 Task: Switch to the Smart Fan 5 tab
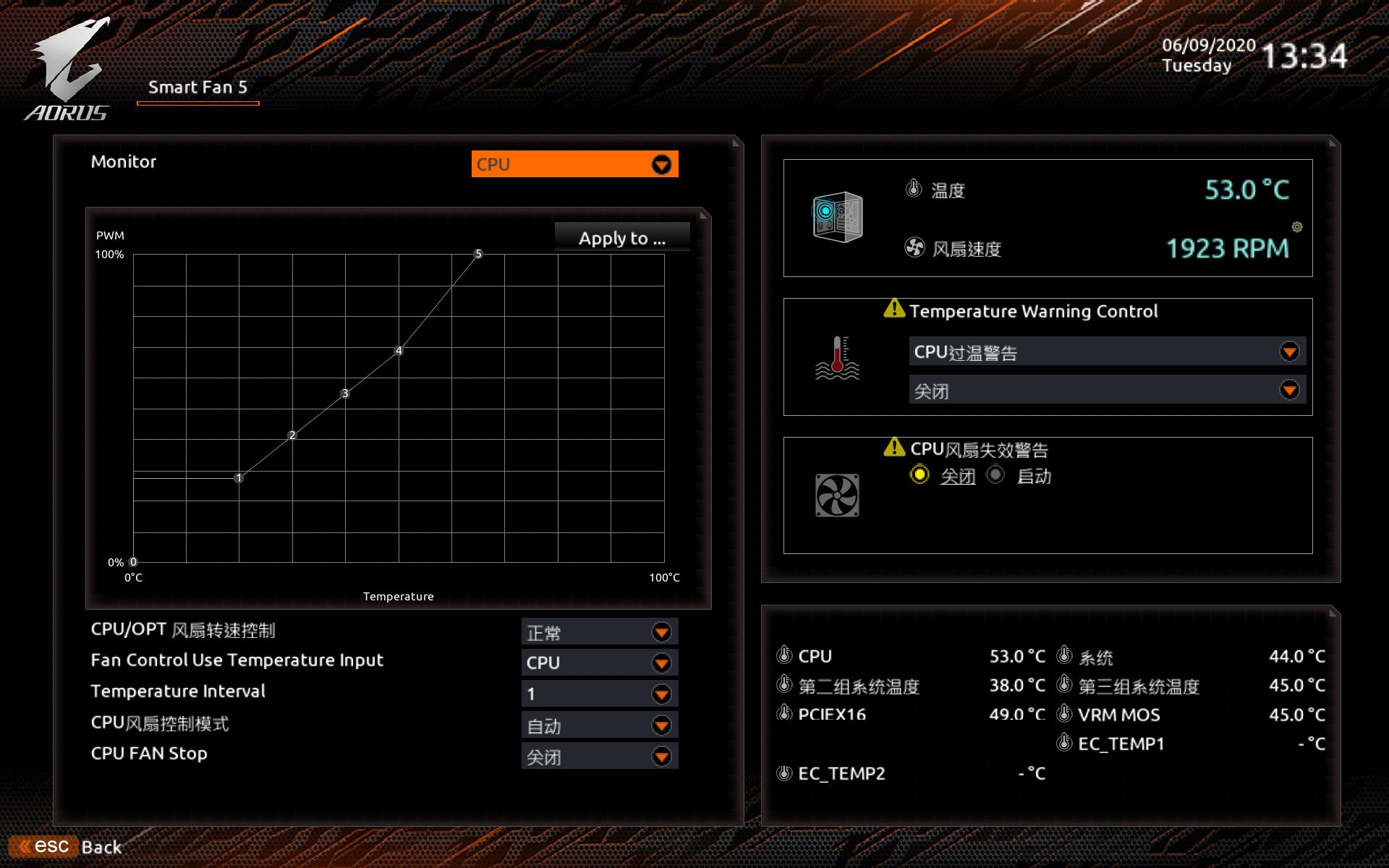(197, 88)
